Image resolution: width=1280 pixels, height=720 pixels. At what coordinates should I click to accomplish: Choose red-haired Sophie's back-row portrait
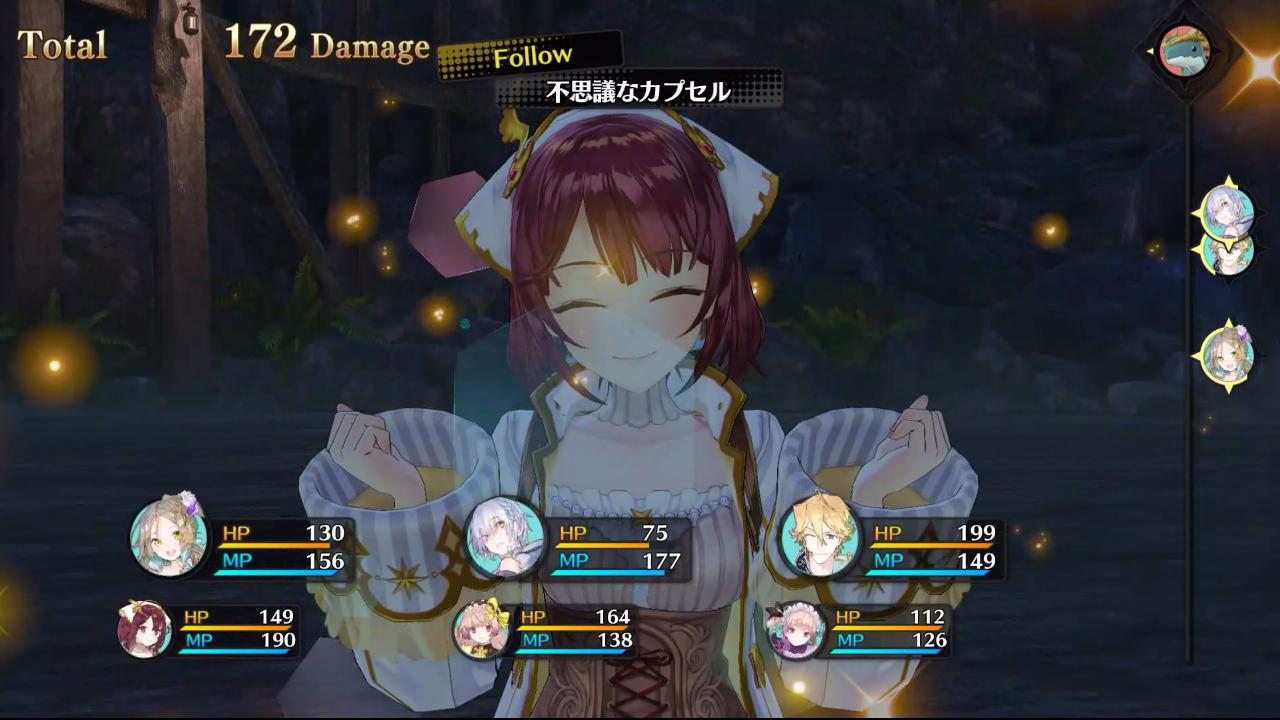(x=144, y=630)
